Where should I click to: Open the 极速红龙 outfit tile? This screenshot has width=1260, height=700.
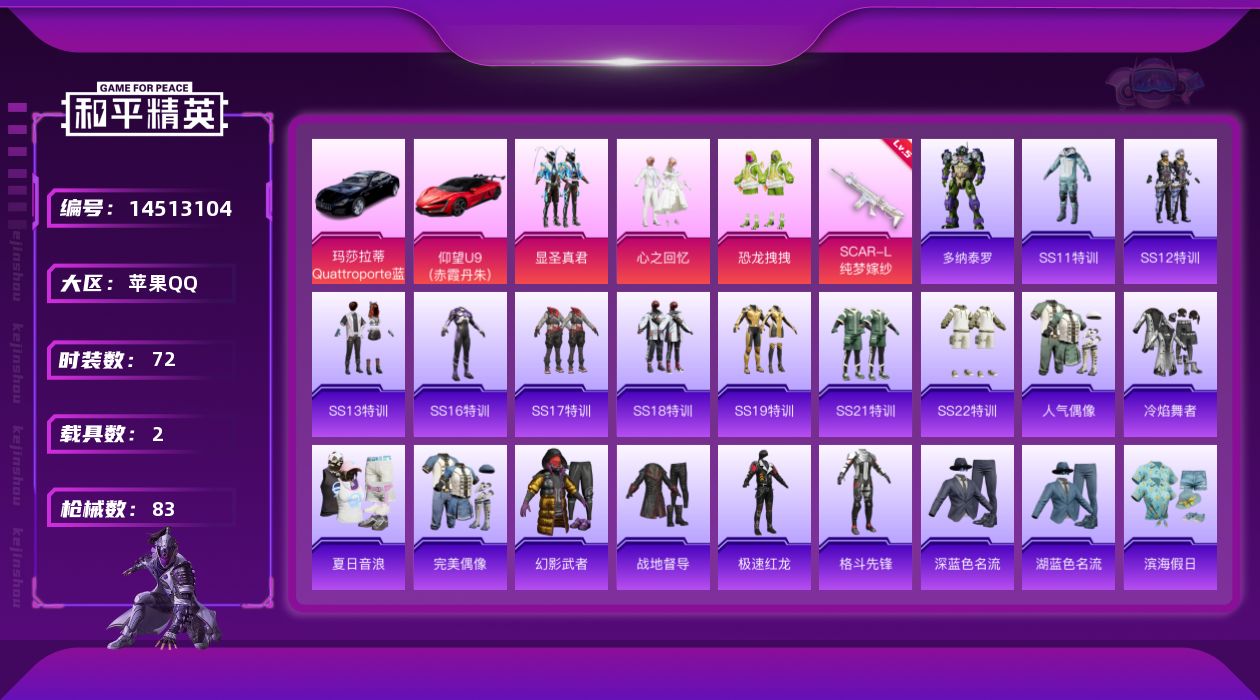tap(764, 517)
